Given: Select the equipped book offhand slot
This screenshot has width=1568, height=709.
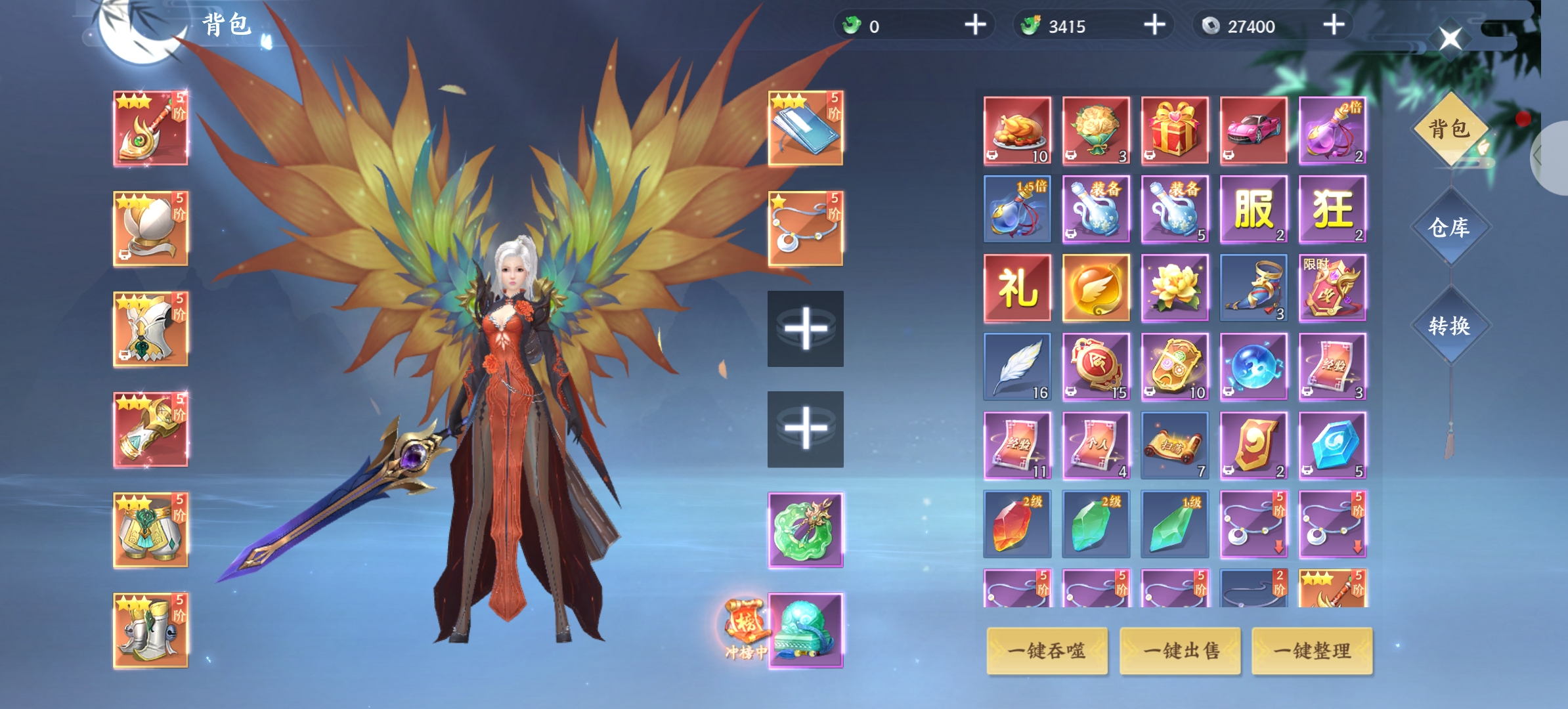Looking at the screenshot, I should [x=806, y=128].
